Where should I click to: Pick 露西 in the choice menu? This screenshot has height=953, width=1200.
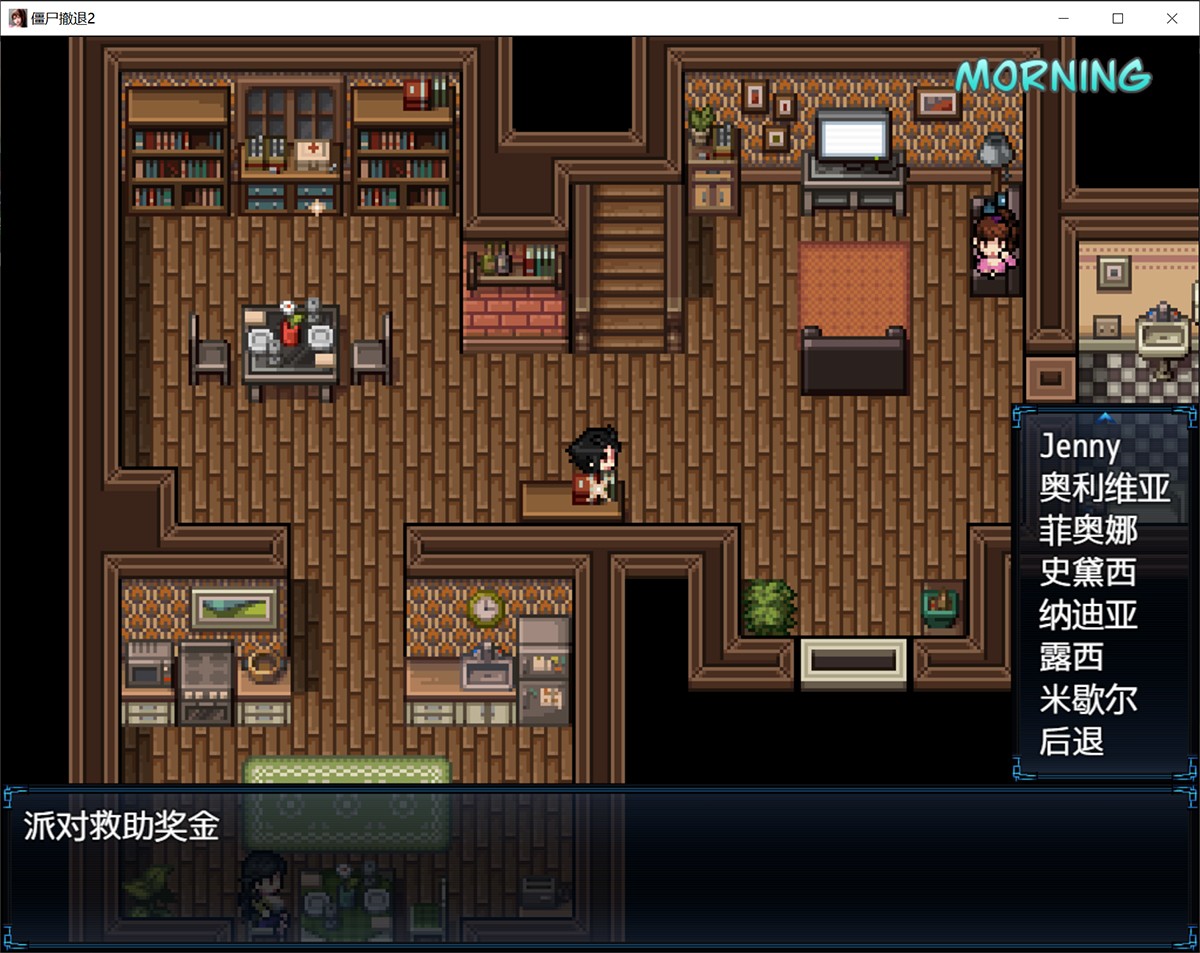tap(1071, 657)
